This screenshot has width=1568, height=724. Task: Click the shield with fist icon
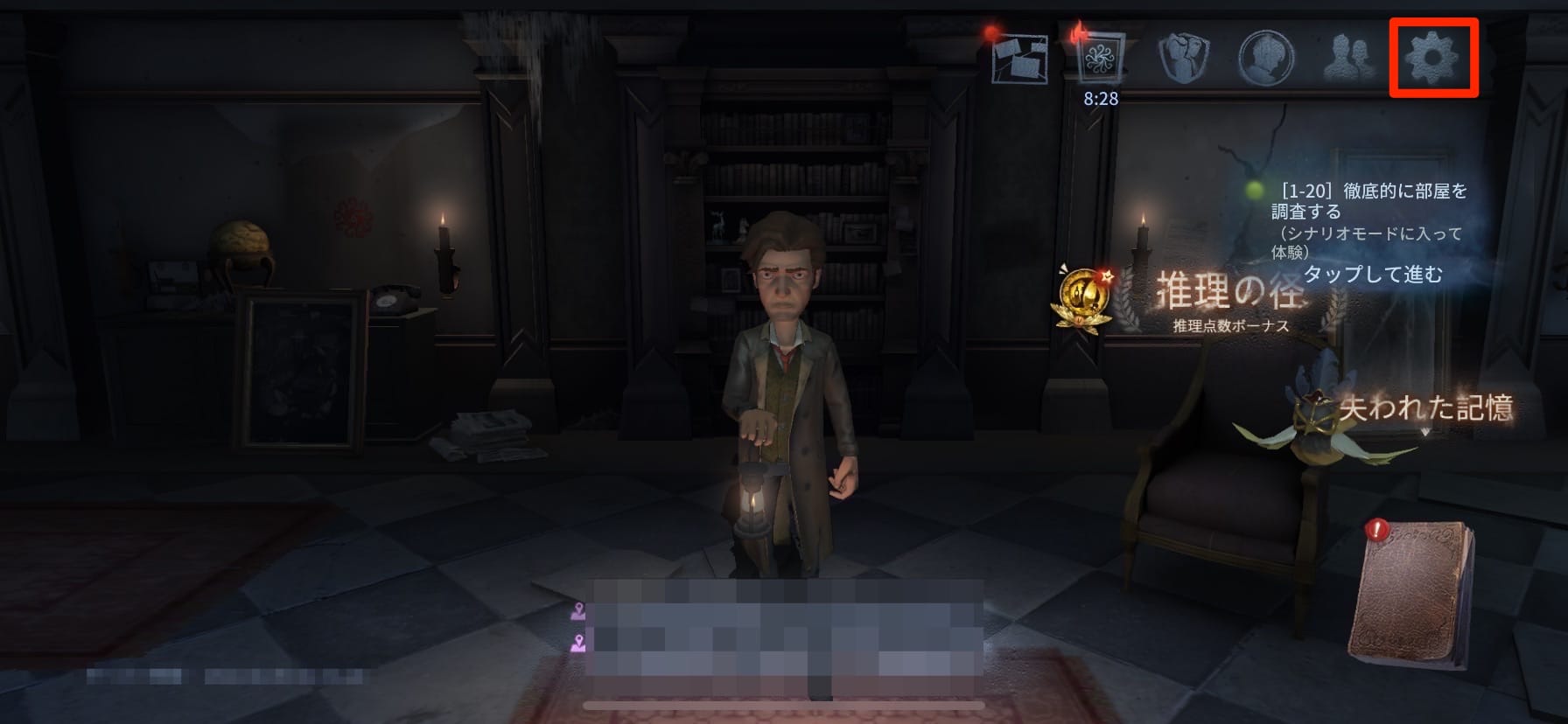pos(1183,58)
